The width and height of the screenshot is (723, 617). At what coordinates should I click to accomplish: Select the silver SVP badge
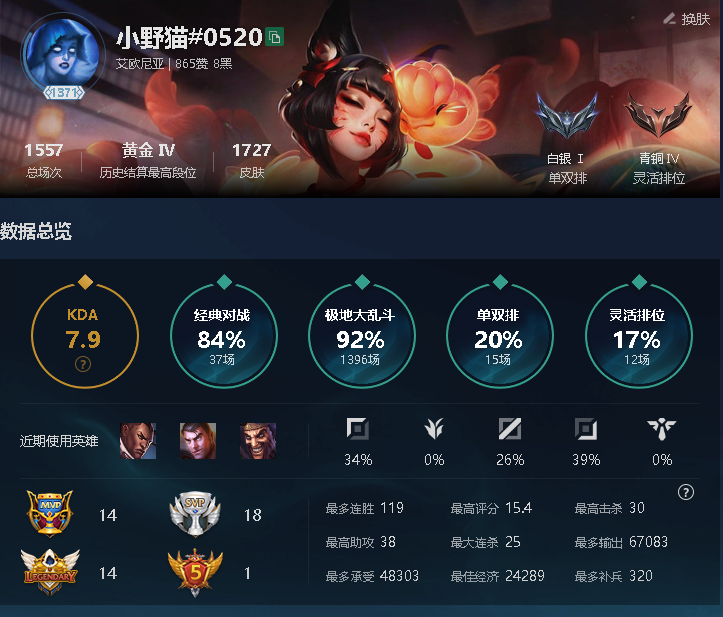pos(195,515)
